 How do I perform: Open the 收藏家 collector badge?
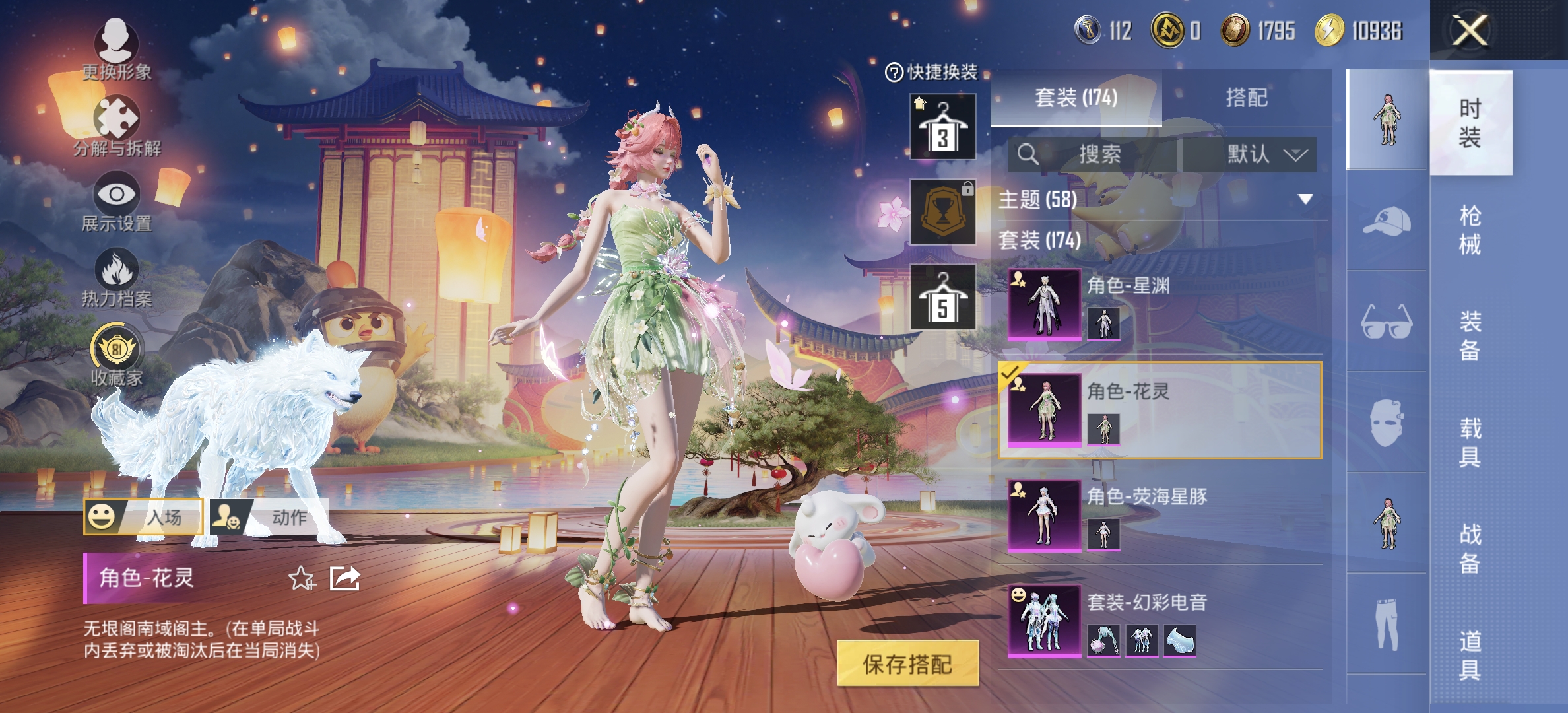(x=116, y=355)
